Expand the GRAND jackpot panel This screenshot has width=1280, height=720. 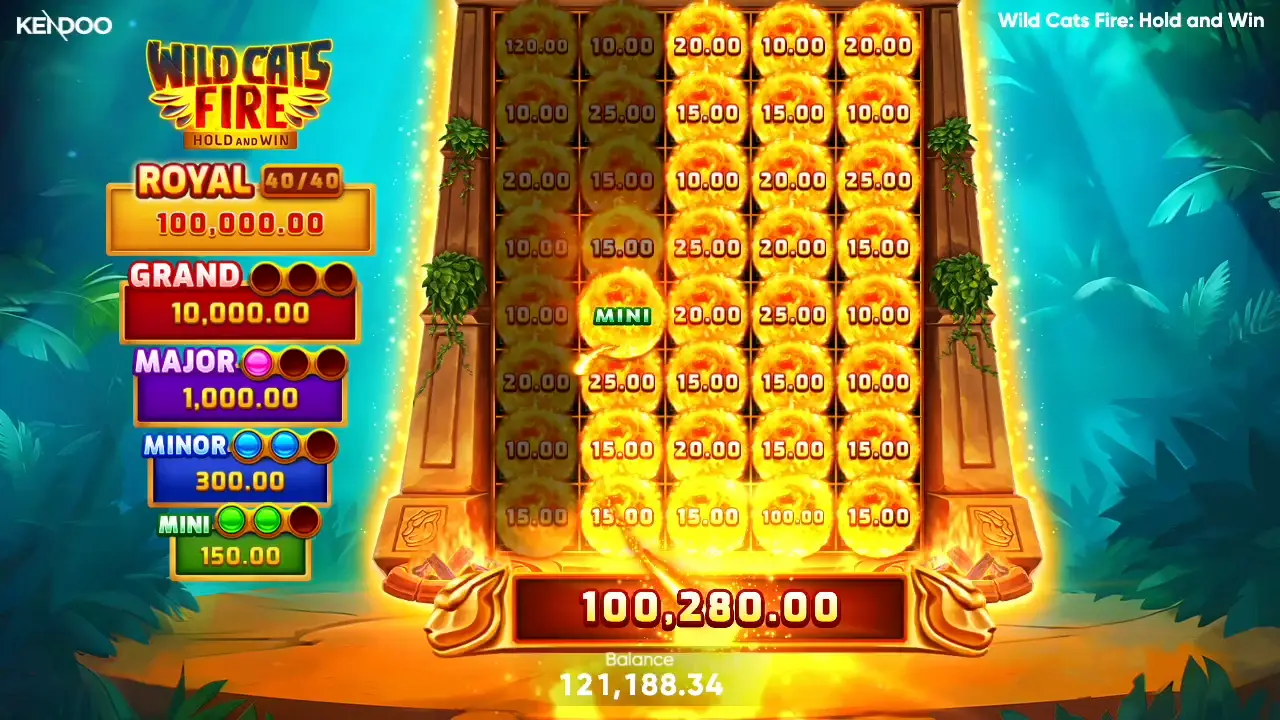(x=239, y=310)
